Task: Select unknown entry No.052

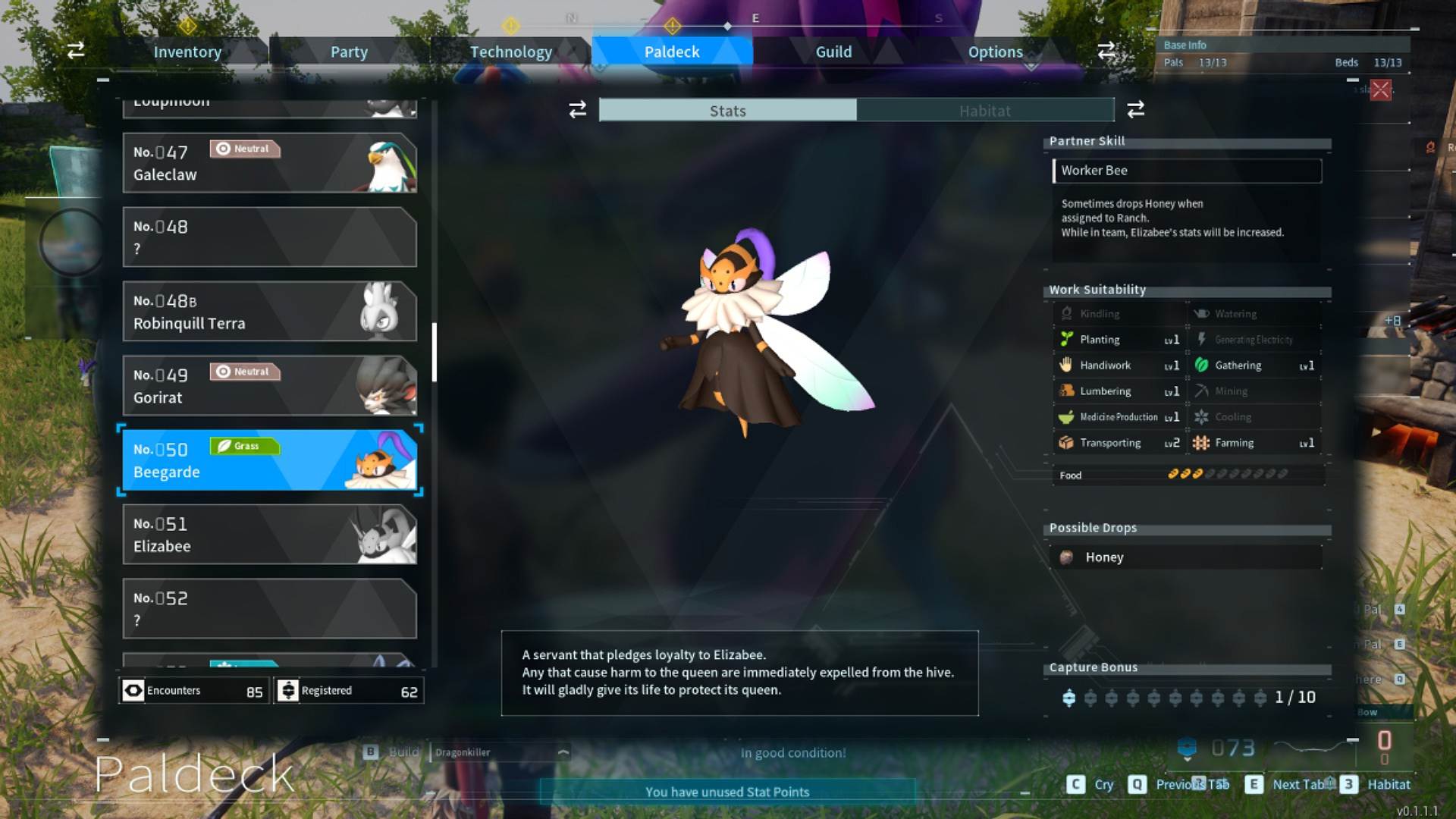Action: pos(269,609)
